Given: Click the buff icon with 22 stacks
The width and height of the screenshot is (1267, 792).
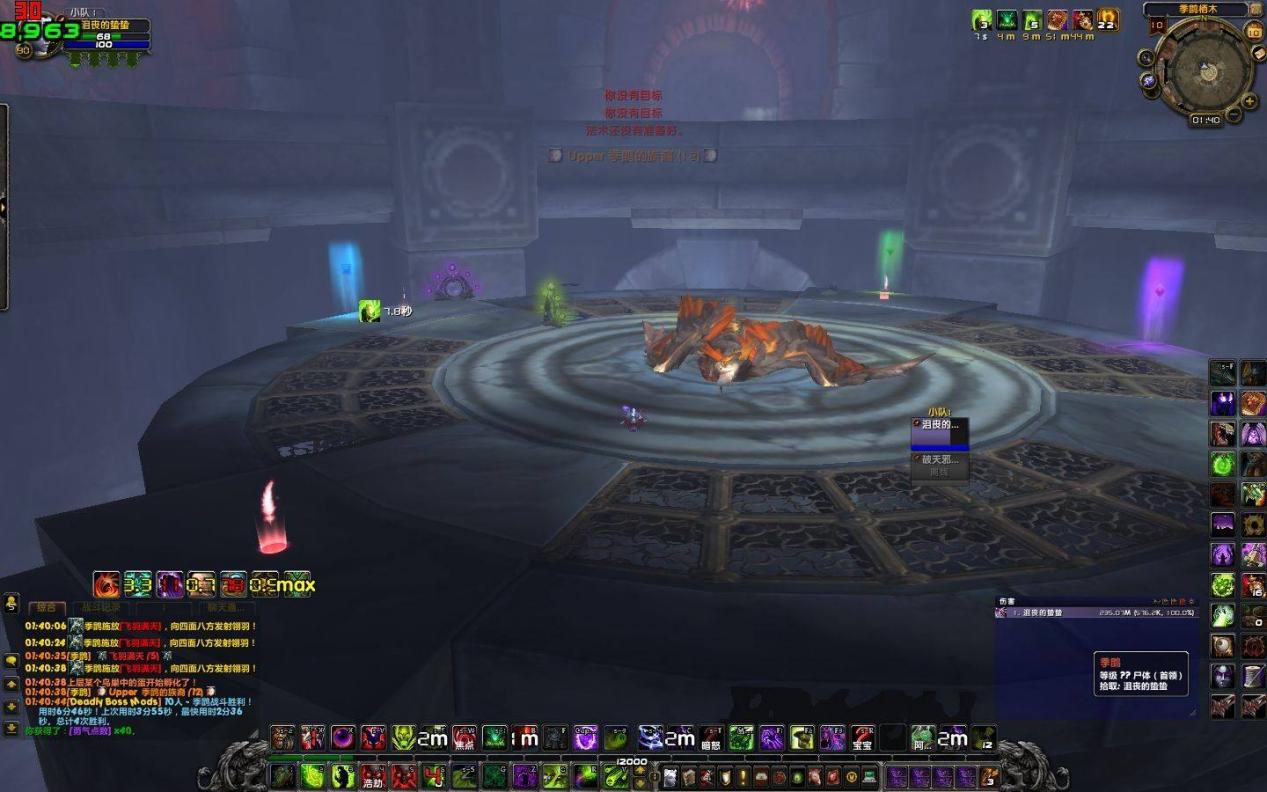Looking at the screenshot, I should 1108,20.
